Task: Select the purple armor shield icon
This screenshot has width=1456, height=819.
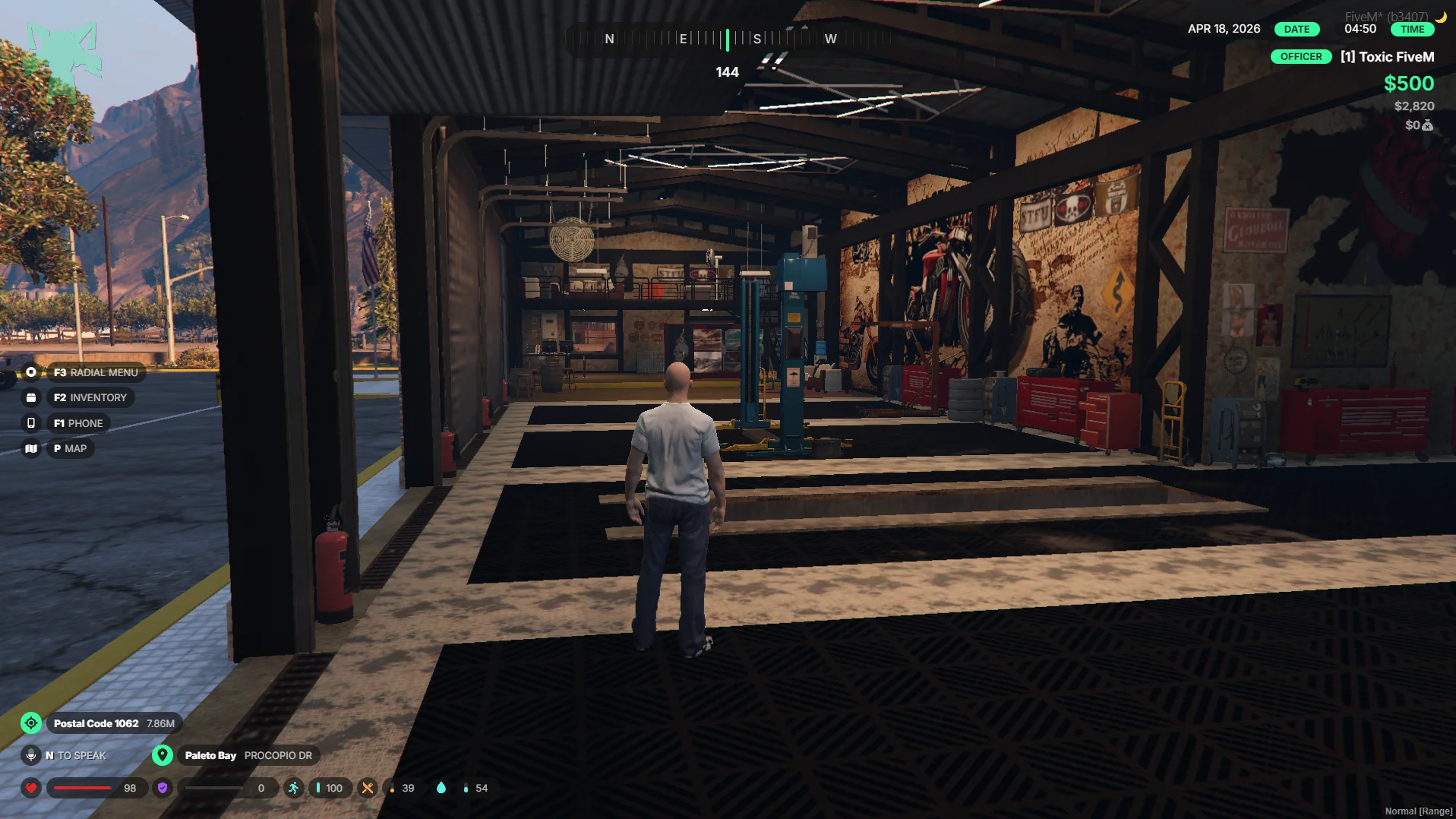Action: point(163,788)
